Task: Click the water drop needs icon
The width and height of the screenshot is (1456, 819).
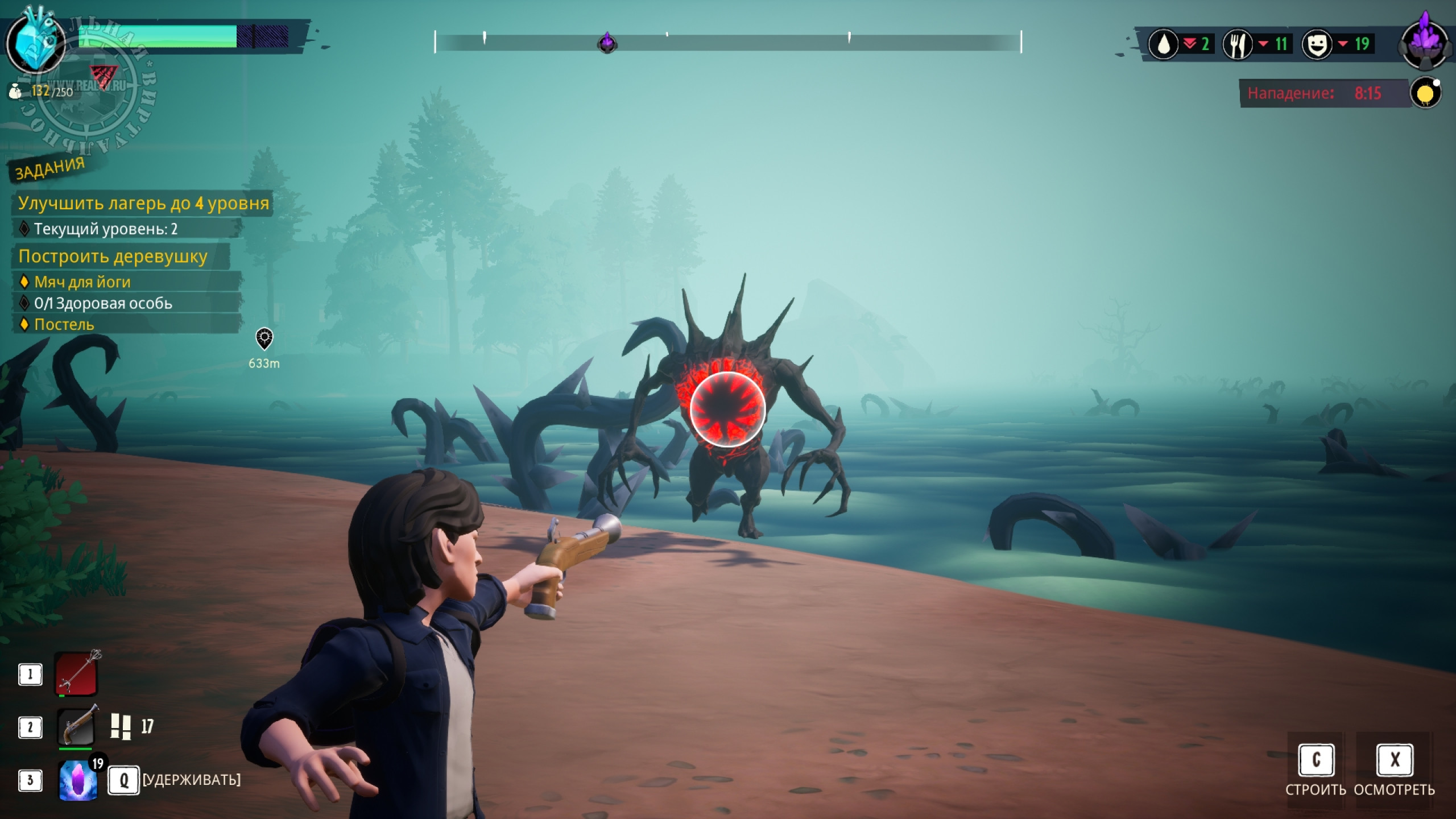Action: click(1163, 44)
